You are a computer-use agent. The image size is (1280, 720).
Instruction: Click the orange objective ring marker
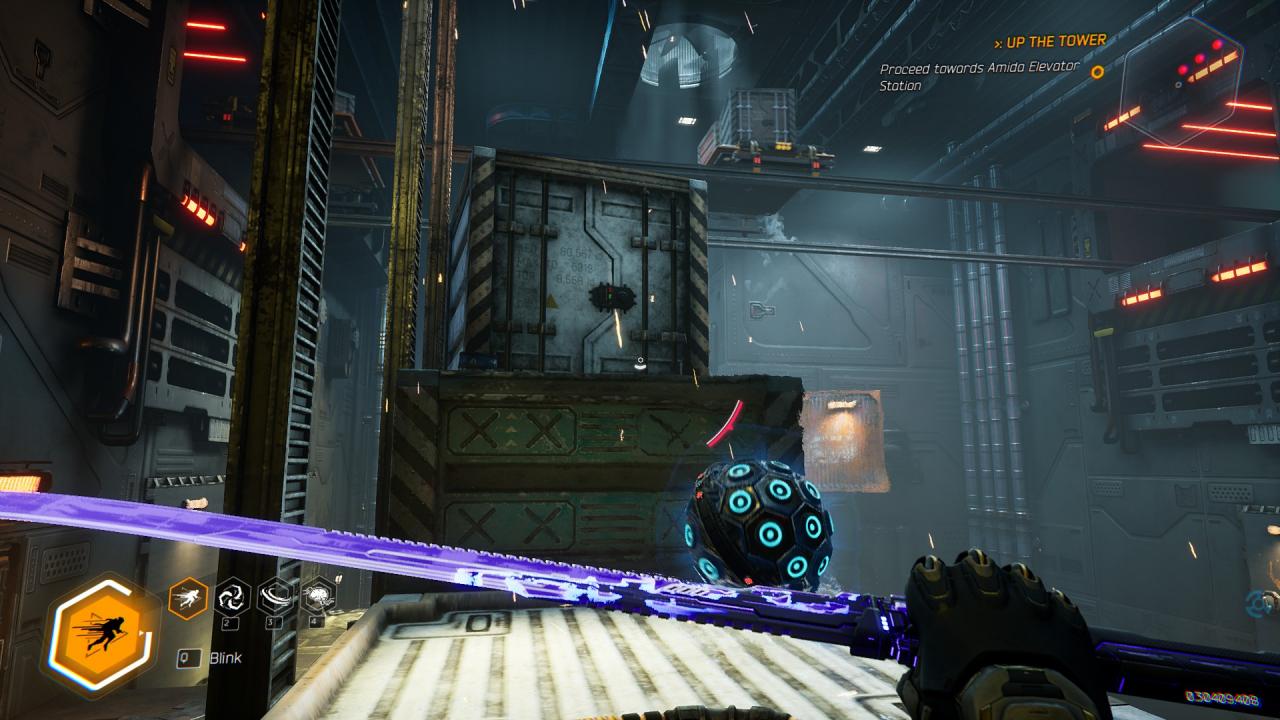pos(1097,72)
